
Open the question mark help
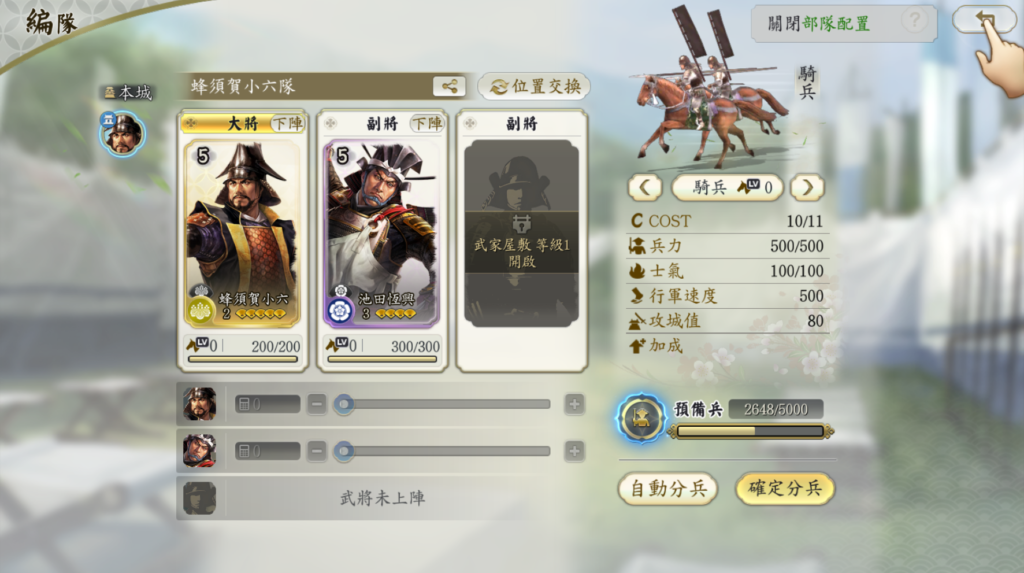pyautogui.click(x=912, y=21)
